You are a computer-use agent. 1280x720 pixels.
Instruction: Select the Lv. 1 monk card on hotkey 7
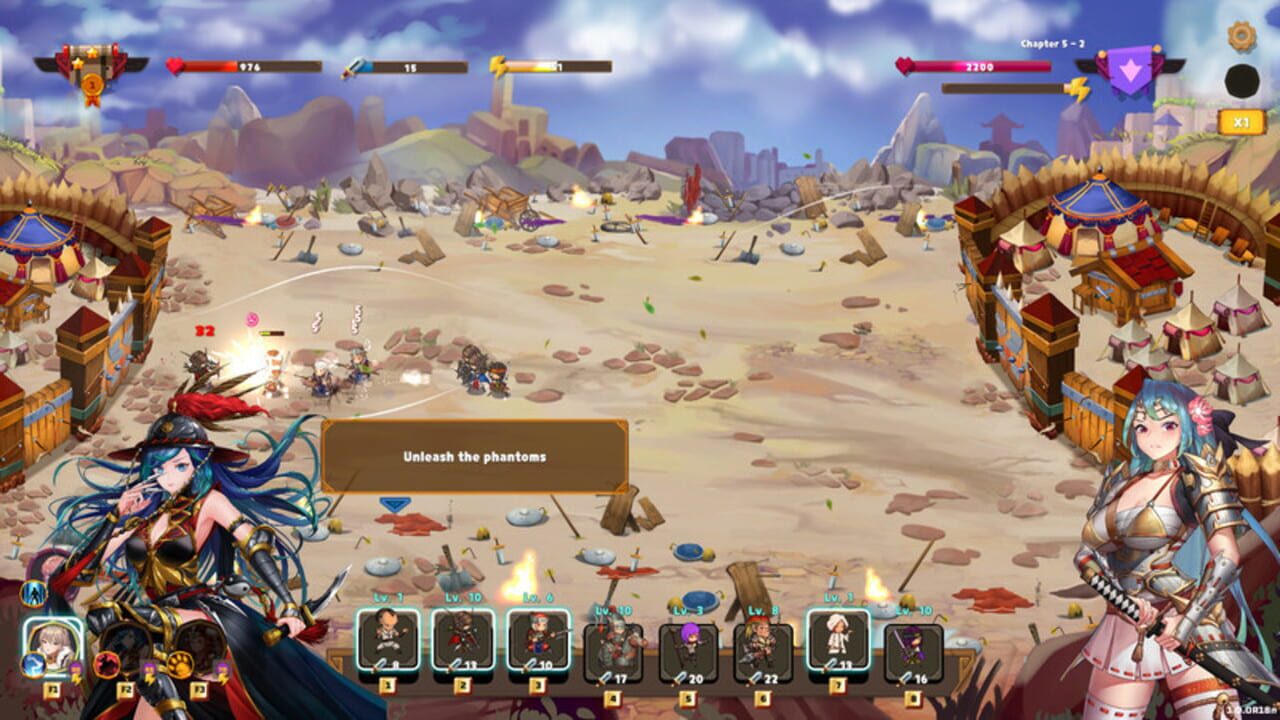(x=839, y=639)
